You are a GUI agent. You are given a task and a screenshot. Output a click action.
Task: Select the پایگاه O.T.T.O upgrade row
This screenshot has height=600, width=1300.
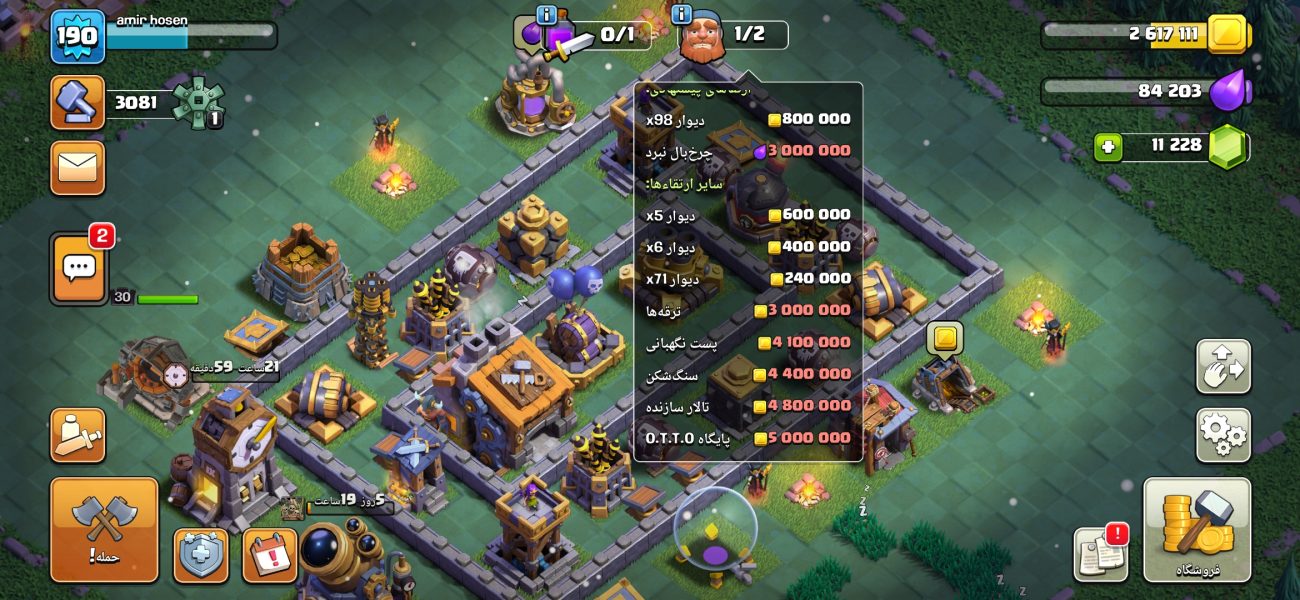(x=748, y=438)
